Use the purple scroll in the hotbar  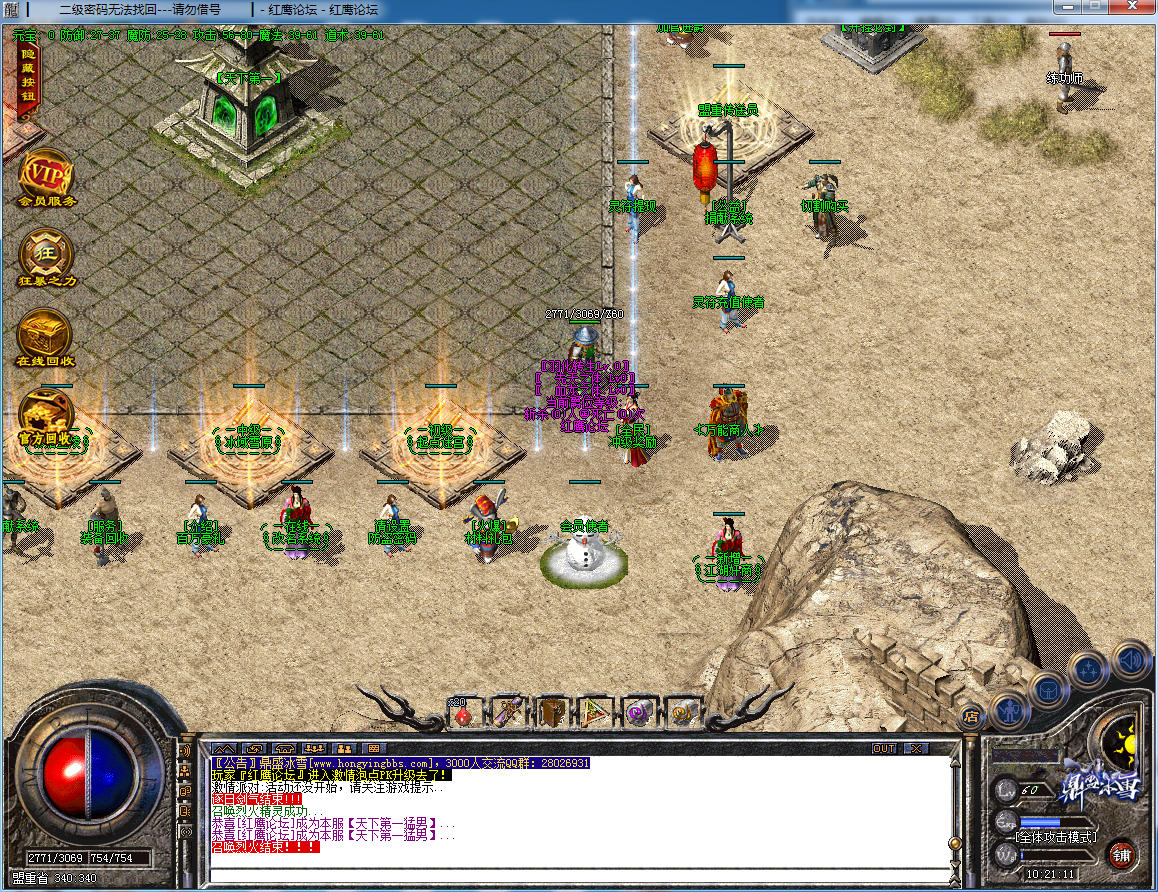509,712
